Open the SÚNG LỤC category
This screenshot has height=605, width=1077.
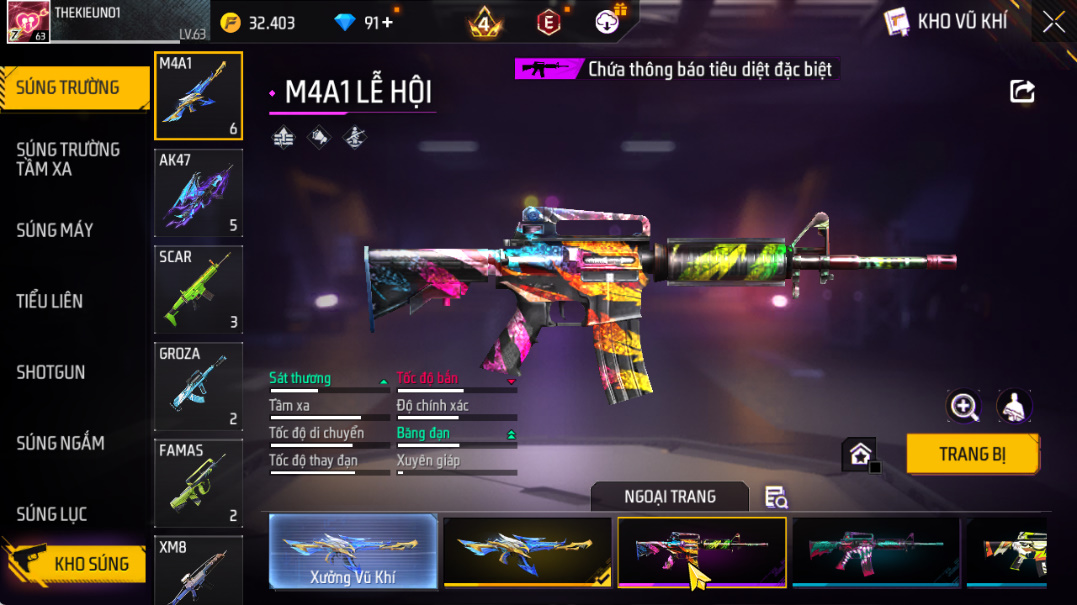point(52,514)
